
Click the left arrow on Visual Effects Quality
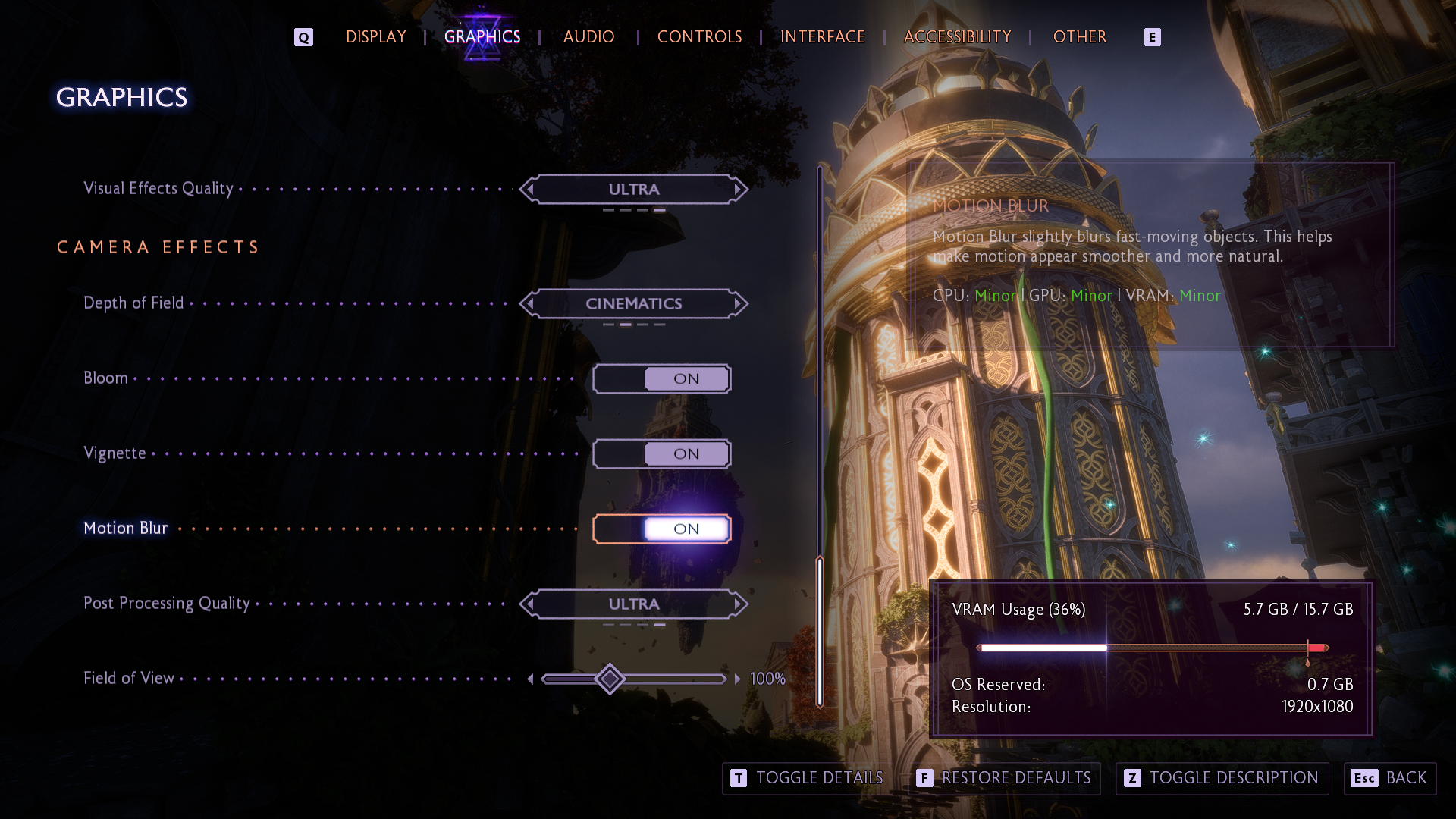530,190
